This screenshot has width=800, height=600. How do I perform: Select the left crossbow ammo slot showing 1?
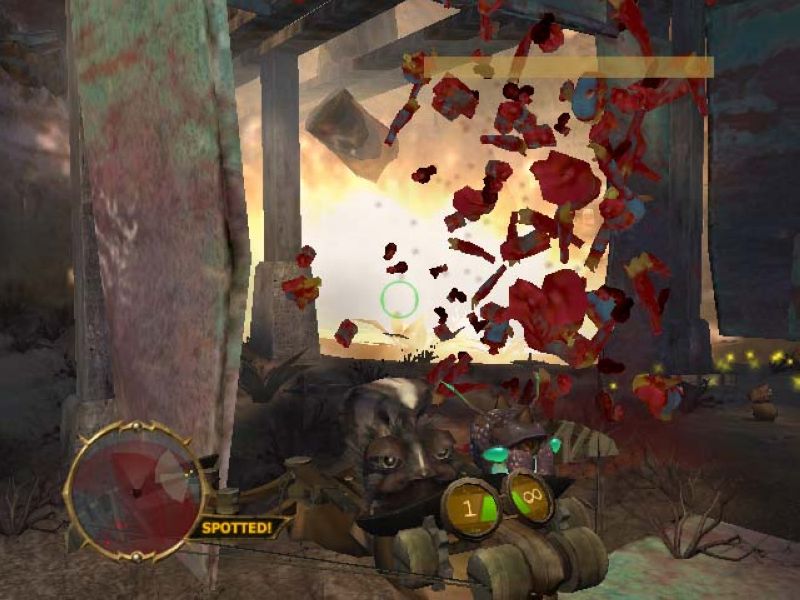pos(474,505)
